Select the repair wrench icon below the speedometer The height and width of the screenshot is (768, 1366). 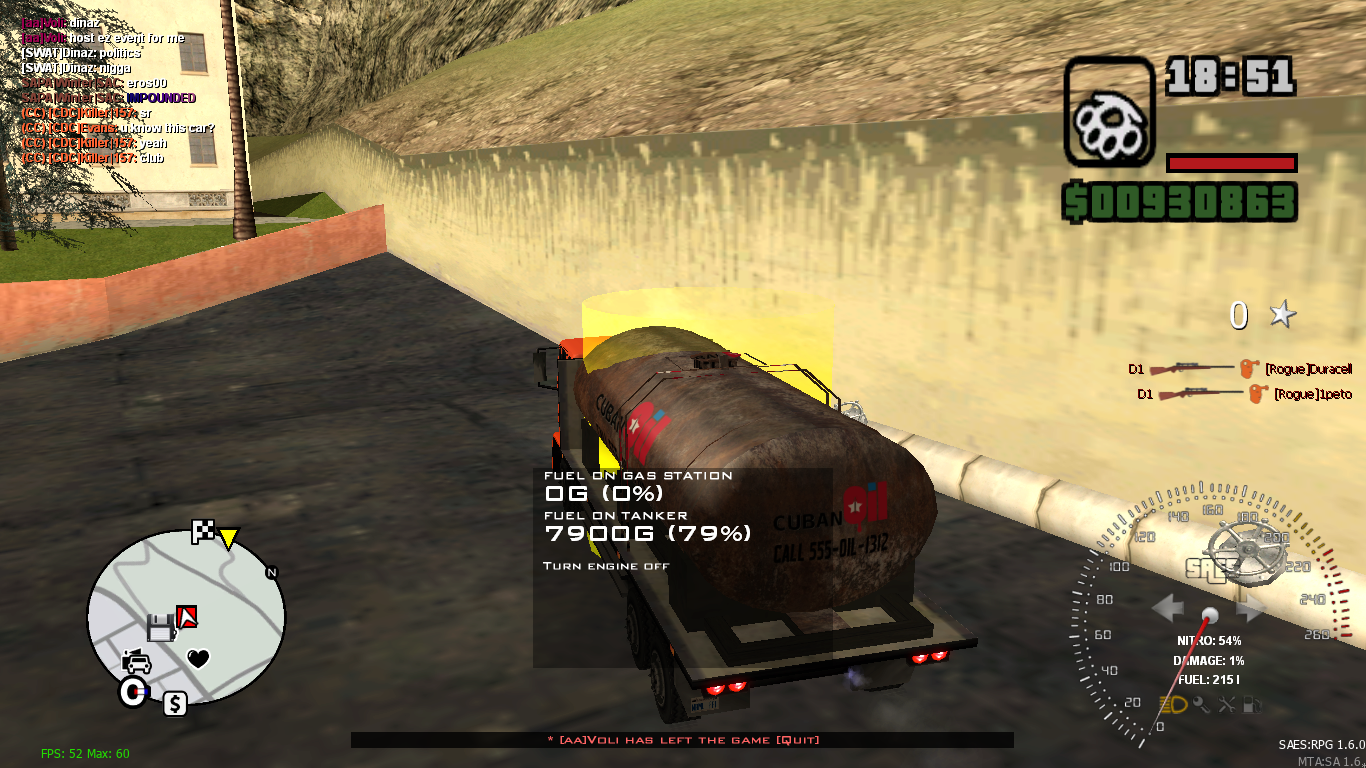[1228, 704]
